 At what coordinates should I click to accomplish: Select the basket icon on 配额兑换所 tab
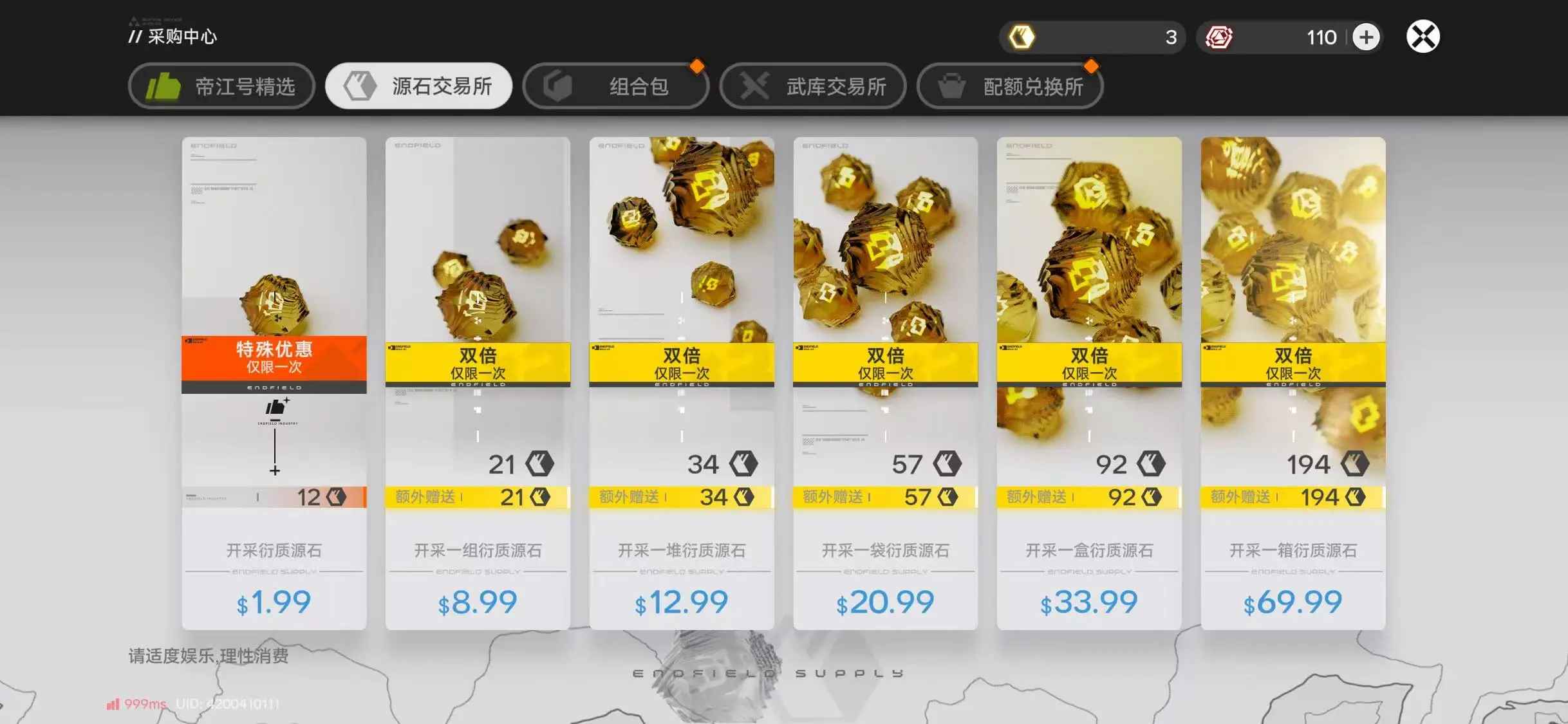951,86
